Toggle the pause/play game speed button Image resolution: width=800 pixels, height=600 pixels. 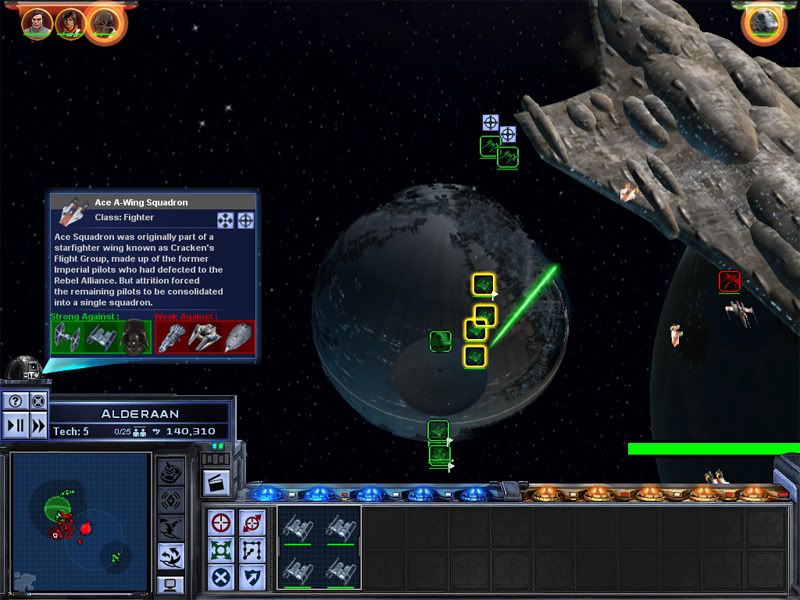click(x=15, y=423)
